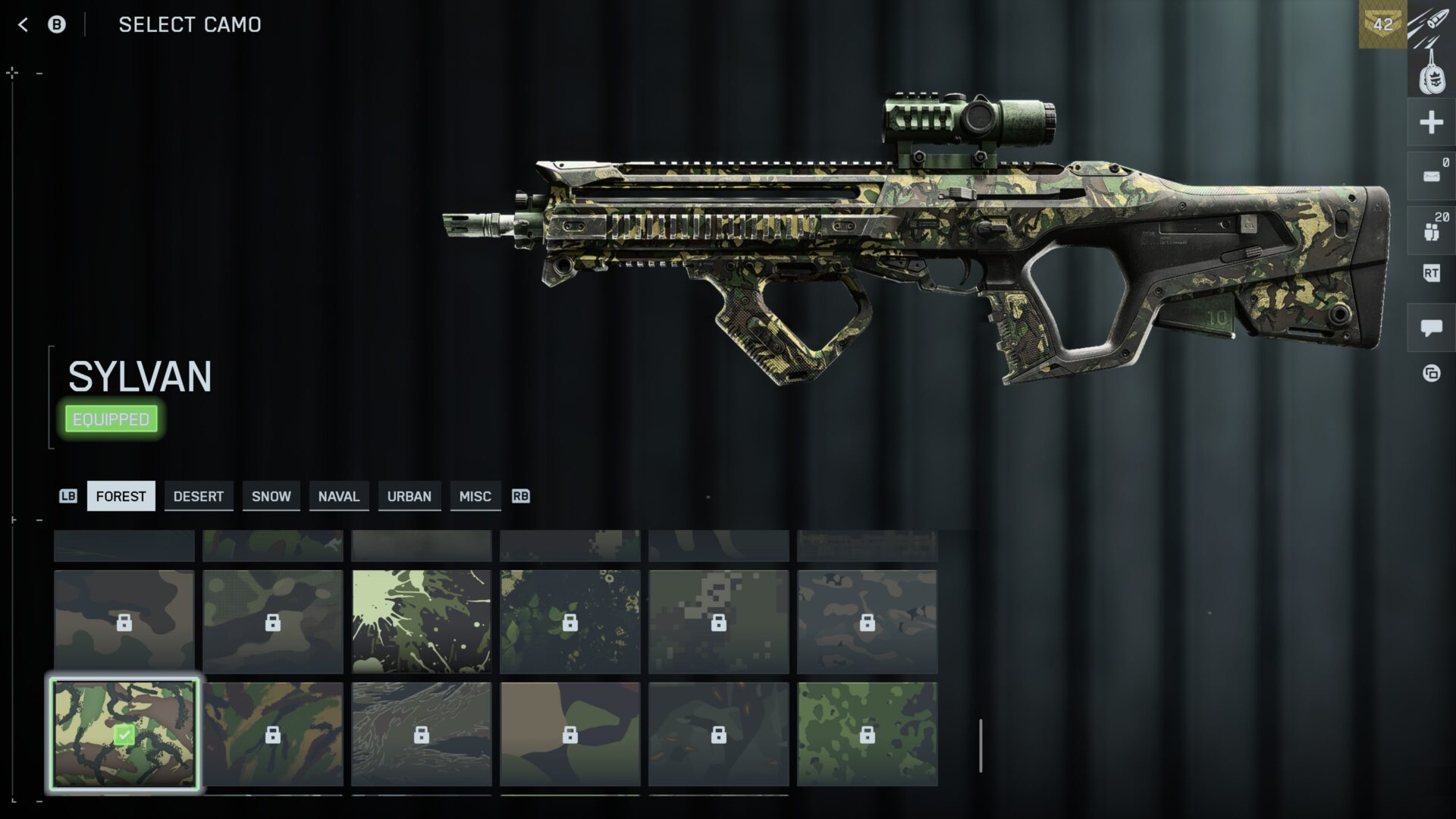Switch to the Urban camo tab
Screen dimensions: 1456x819
409,496
